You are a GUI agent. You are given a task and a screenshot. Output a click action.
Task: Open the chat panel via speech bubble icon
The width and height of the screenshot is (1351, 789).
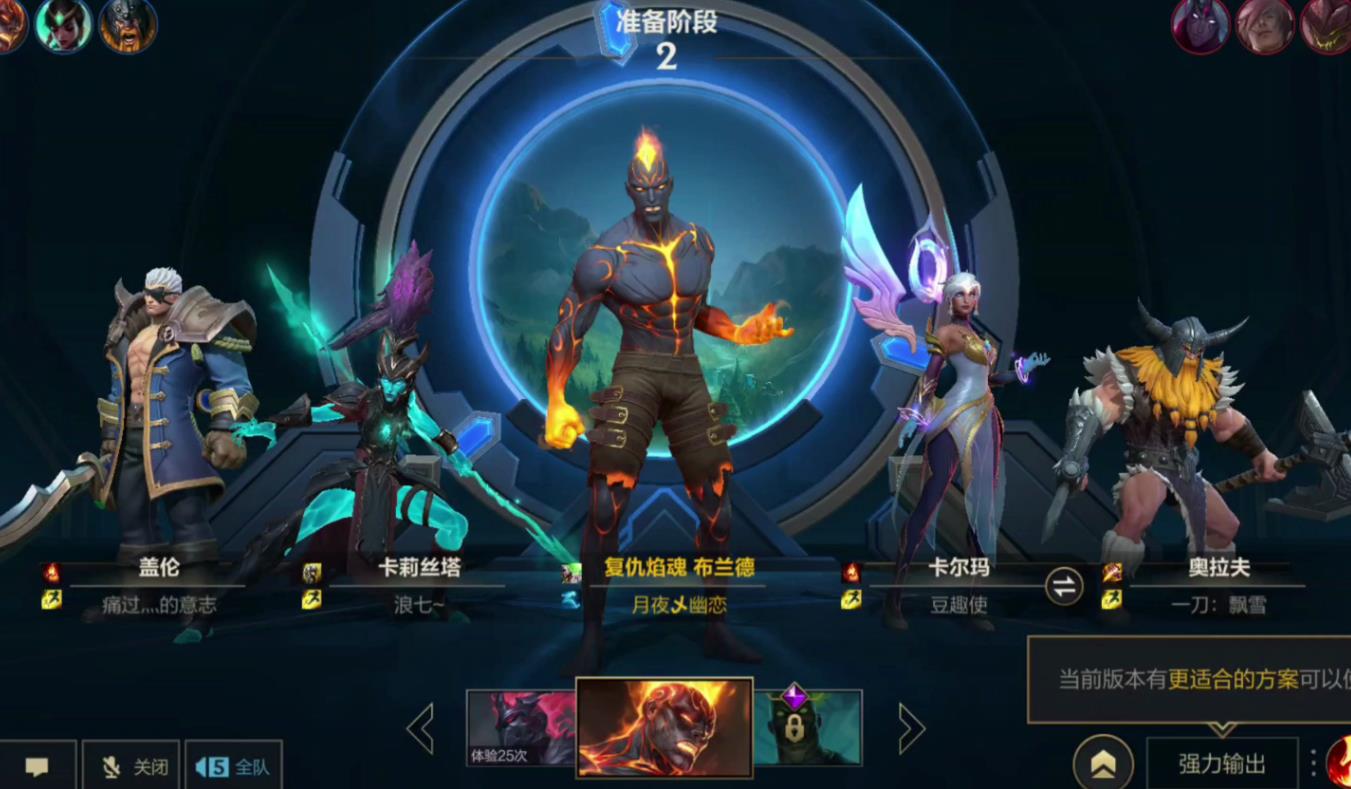click(x=38, y=765)
